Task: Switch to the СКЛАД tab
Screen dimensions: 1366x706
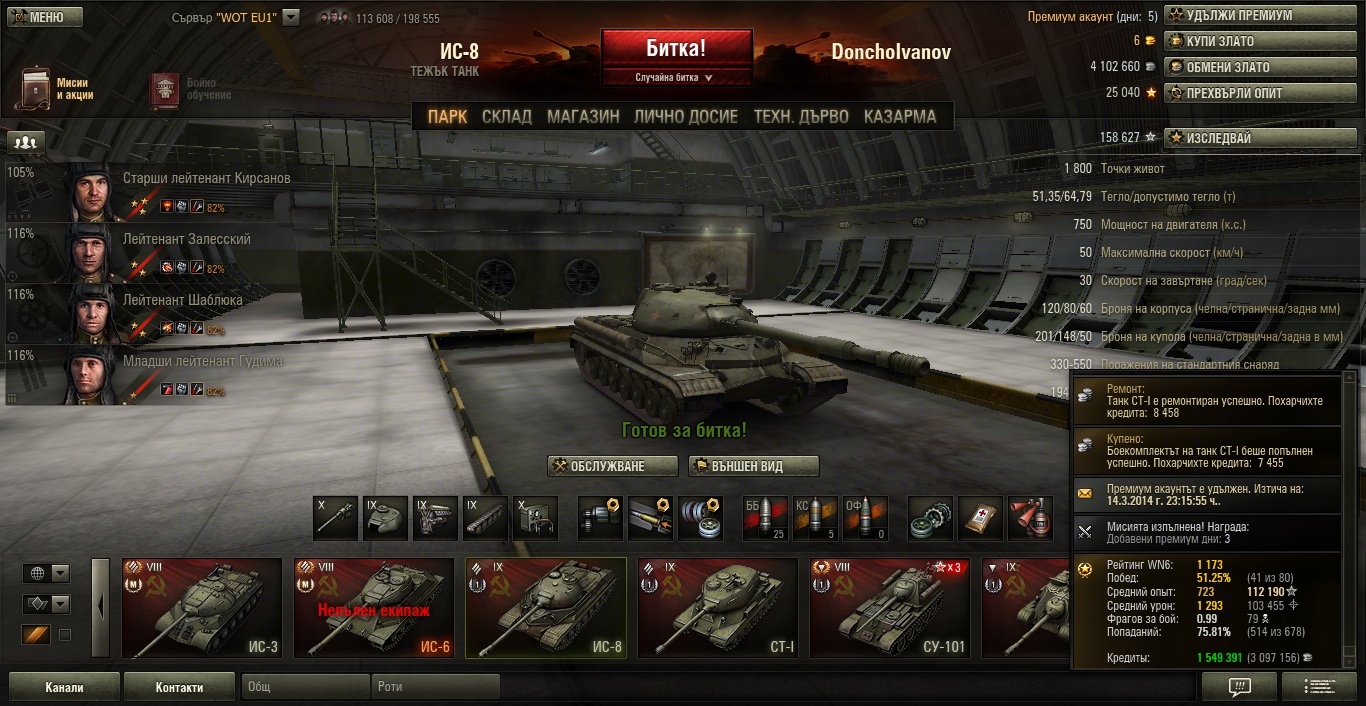Action: (507, 117)
